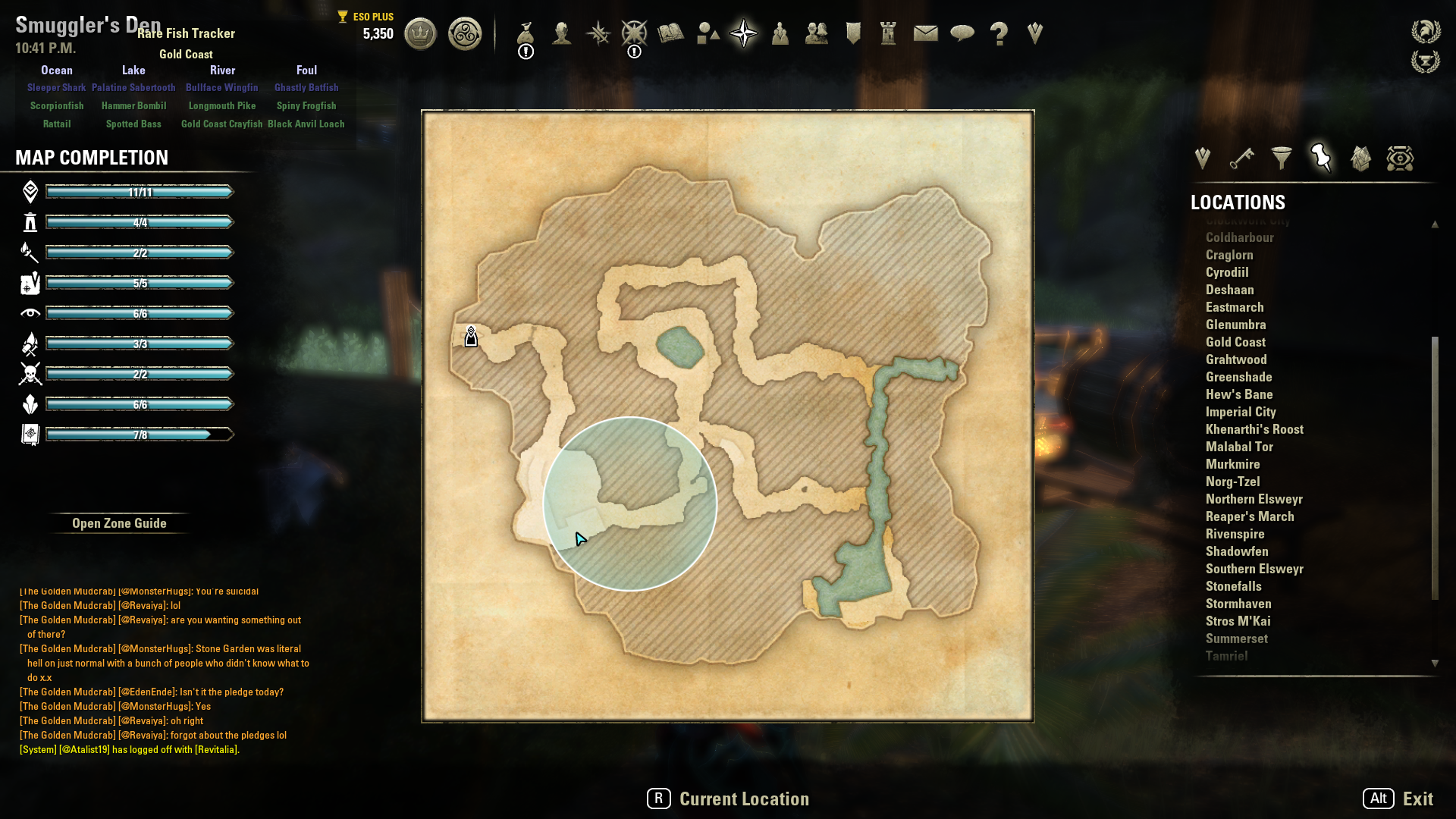Select Gold Coast in the locations list
Screen dimensions: 1456x819
(1235, 342)
